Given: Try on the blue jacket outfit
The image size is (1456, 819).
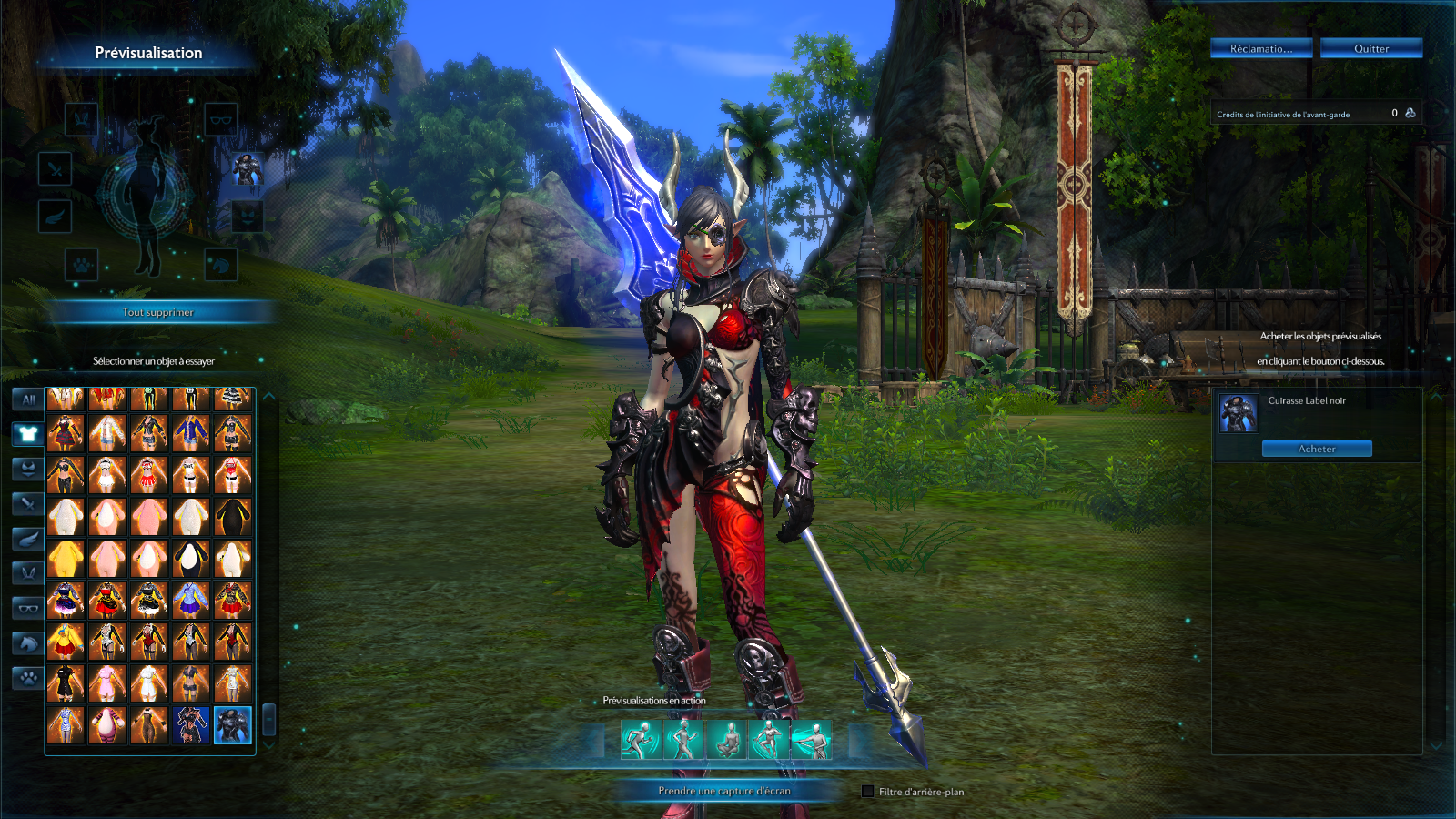Looking at the screenshot, I should point(190,433).
